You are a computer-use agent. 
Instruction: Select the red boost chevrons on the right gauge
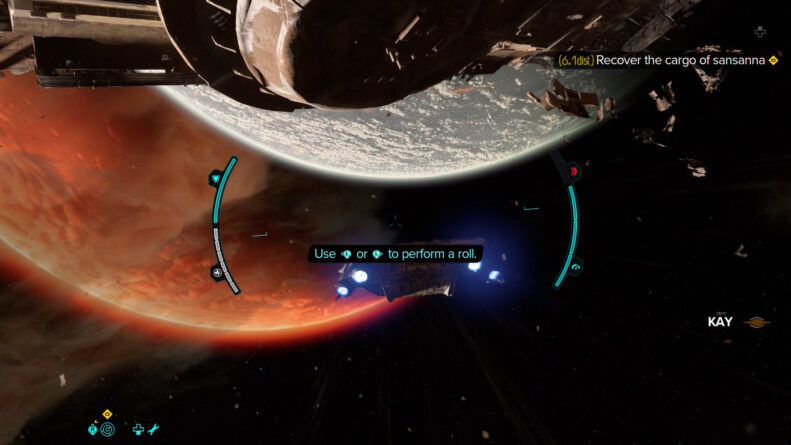(574, 172)
